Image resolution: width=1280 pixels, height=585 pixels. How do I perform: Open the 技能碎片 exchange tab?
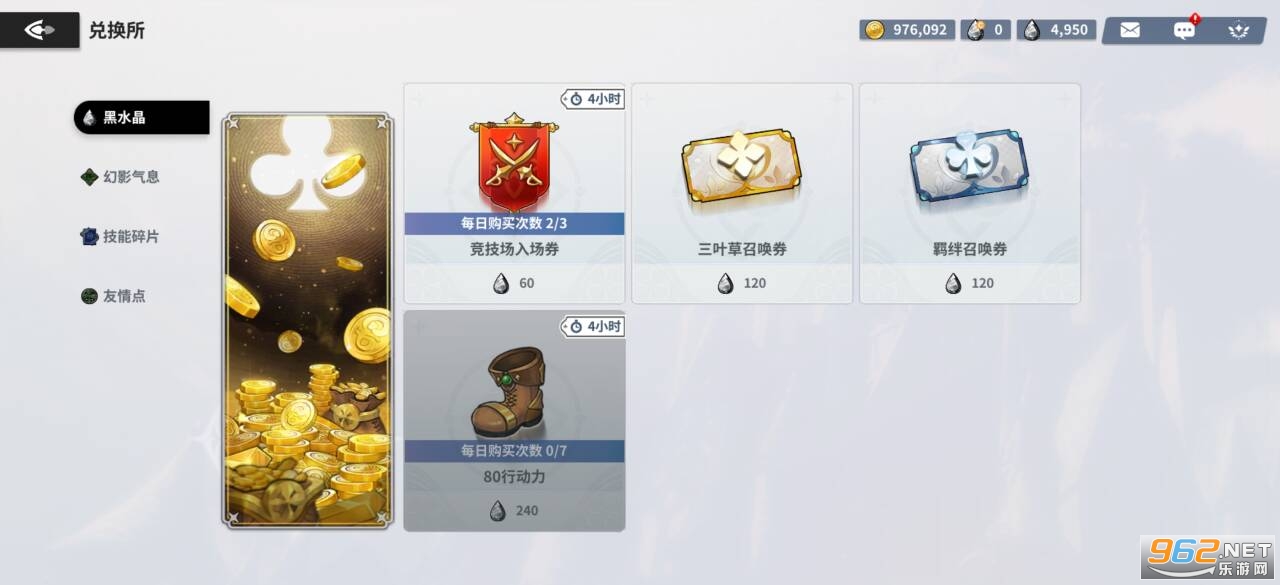click(x=131, y=237)
